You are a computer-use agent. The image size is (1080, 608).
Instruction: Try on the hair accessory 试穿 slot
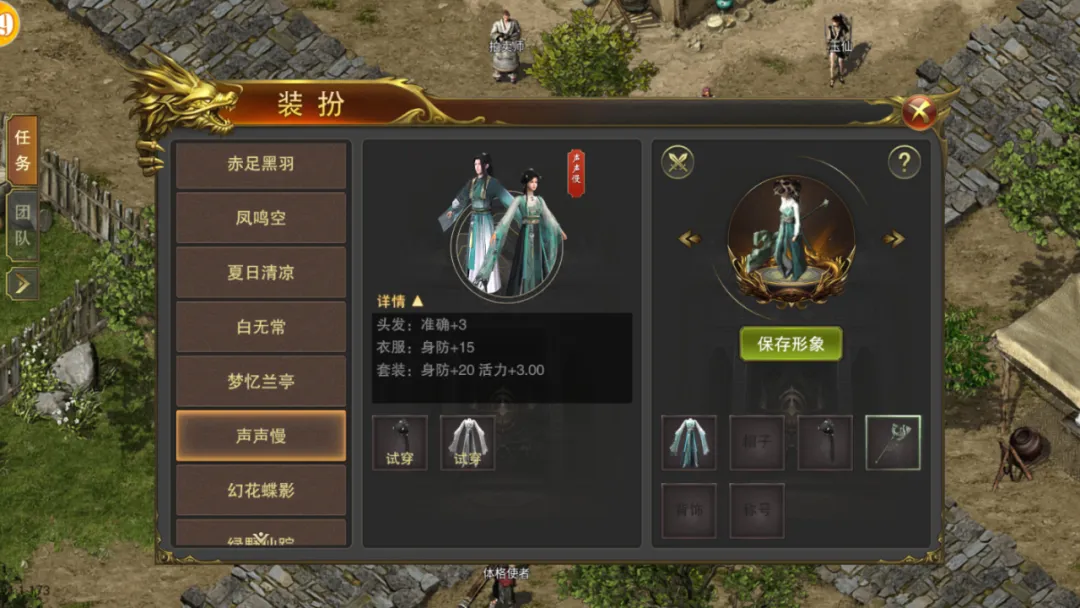click(400, 442)
